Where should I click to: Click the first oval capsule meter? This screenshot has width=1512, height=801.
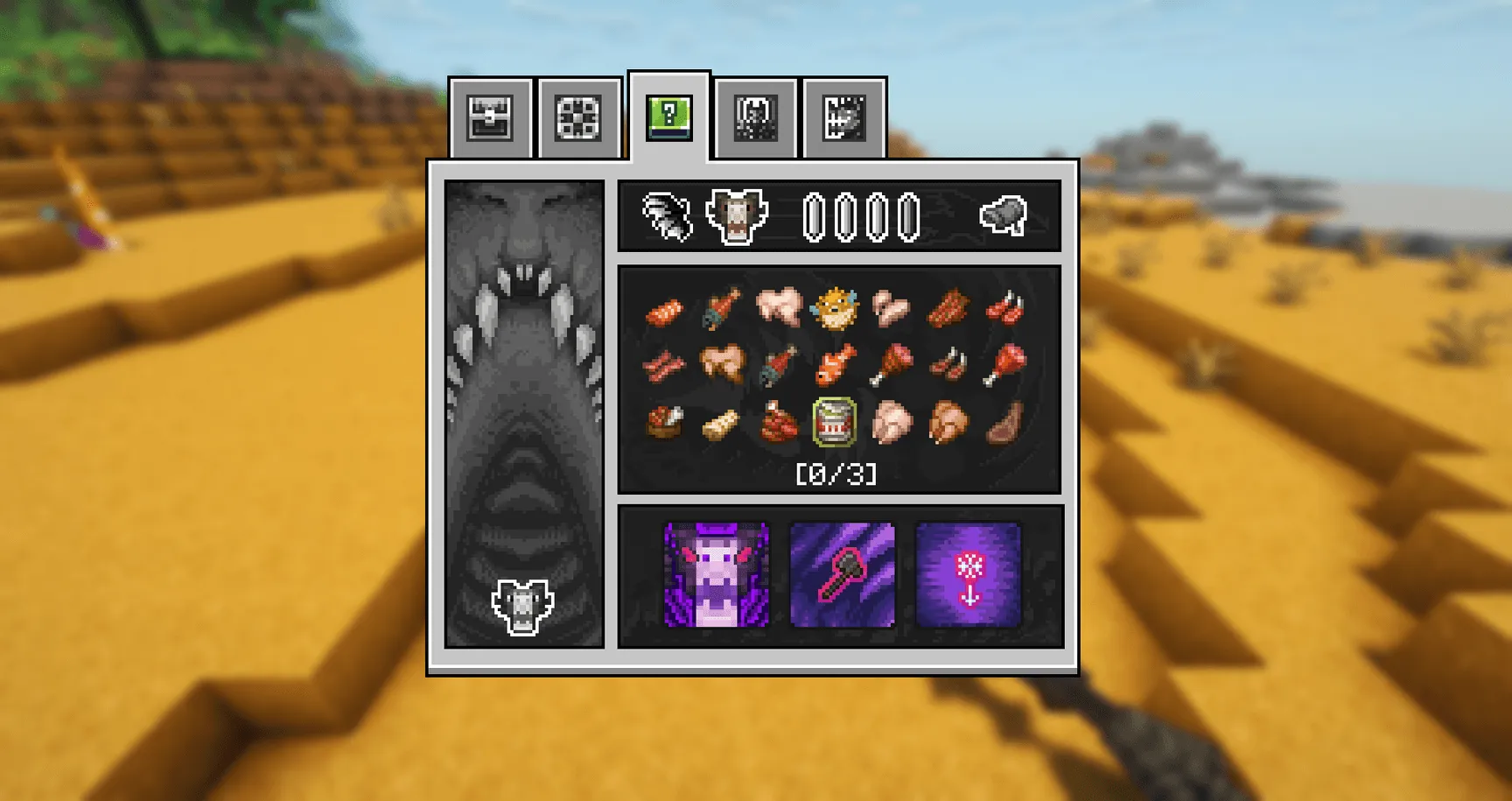tap(815, 215)
